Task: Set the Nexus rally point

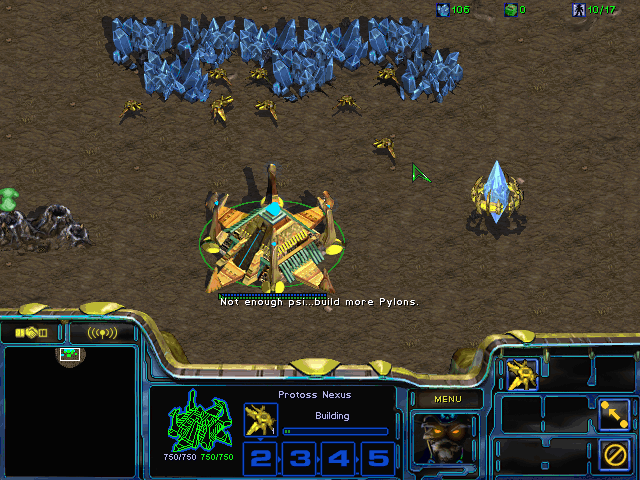Action: [x=613, y=413]
